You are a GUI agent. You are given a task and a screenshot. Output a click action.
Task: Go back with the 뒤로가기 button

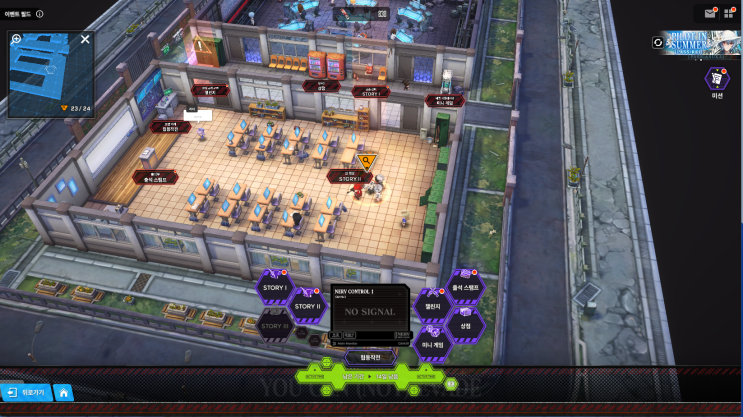[26, 393]
